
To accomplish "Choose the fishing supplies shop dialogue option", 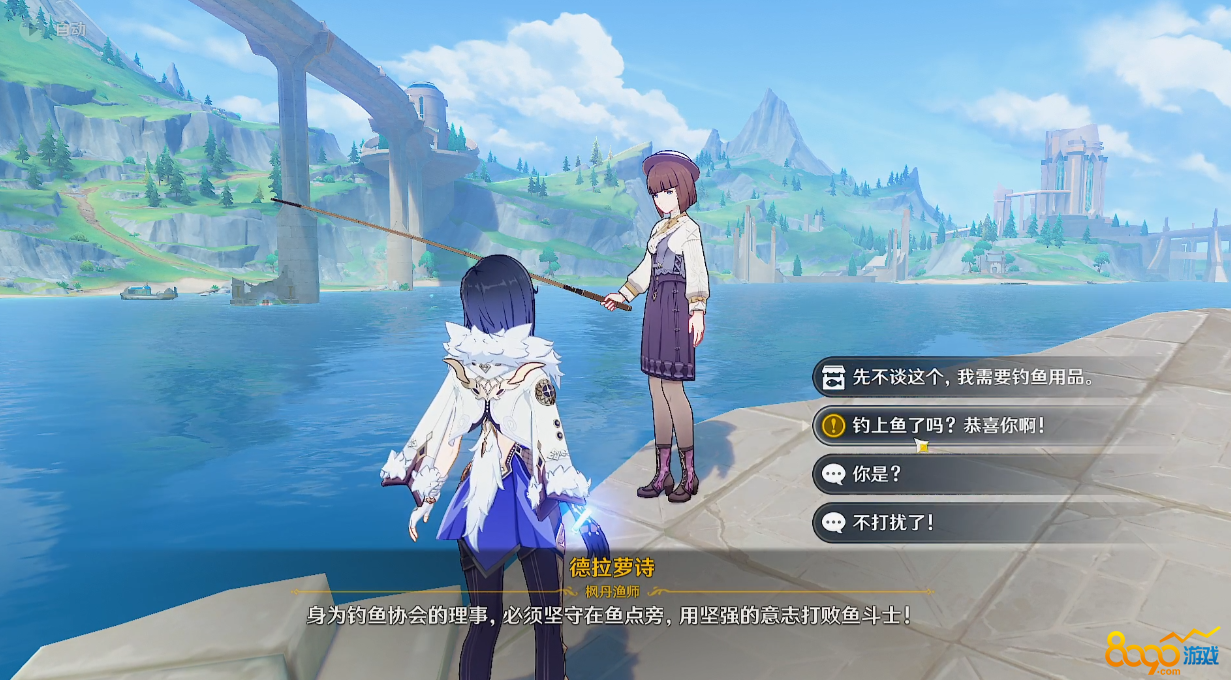I will tap(970, 378).
